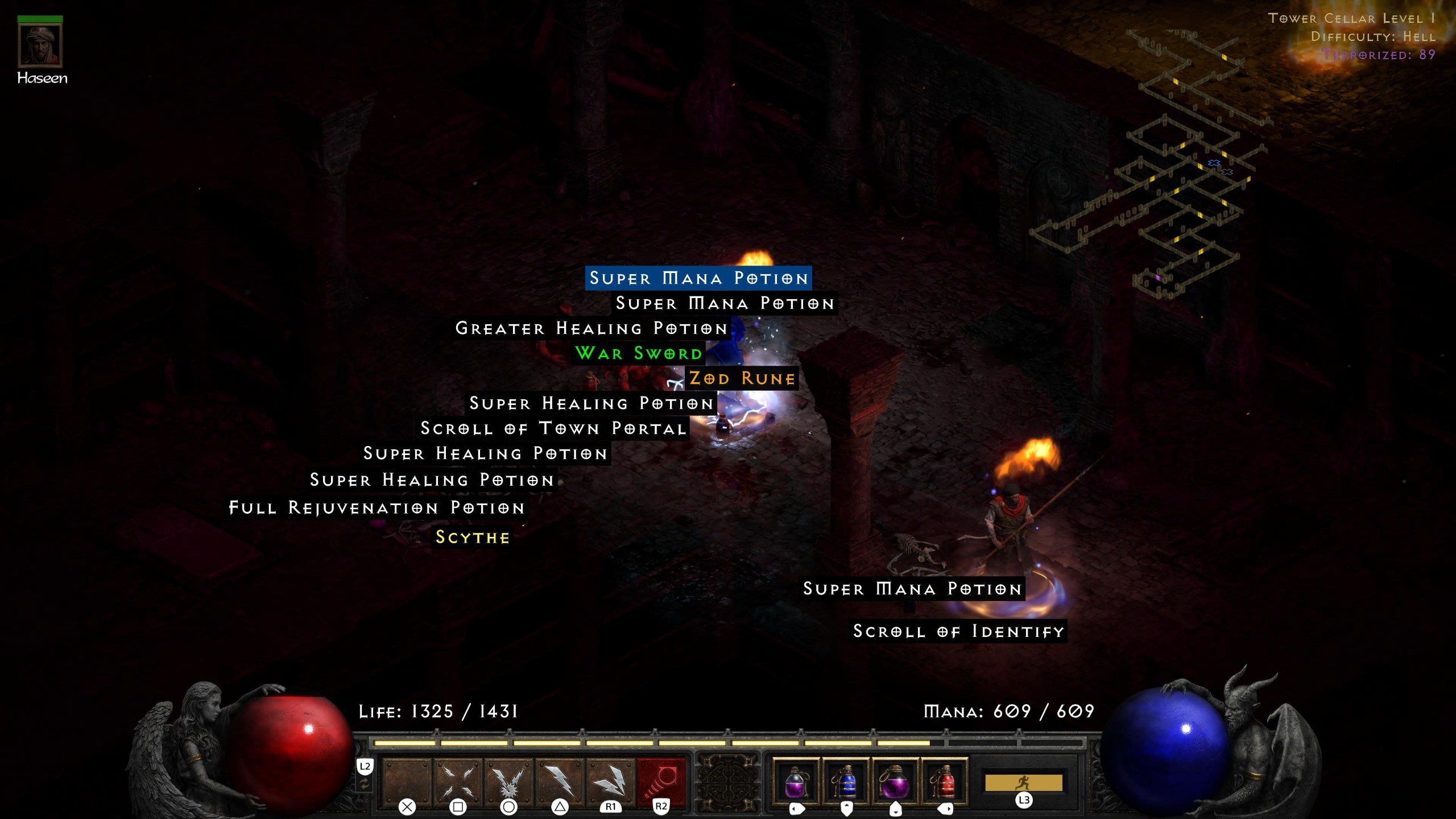This screenshot has height=819, width=1456.
Task: Drink the small purple rejuvenation potion
Action: 796,782
